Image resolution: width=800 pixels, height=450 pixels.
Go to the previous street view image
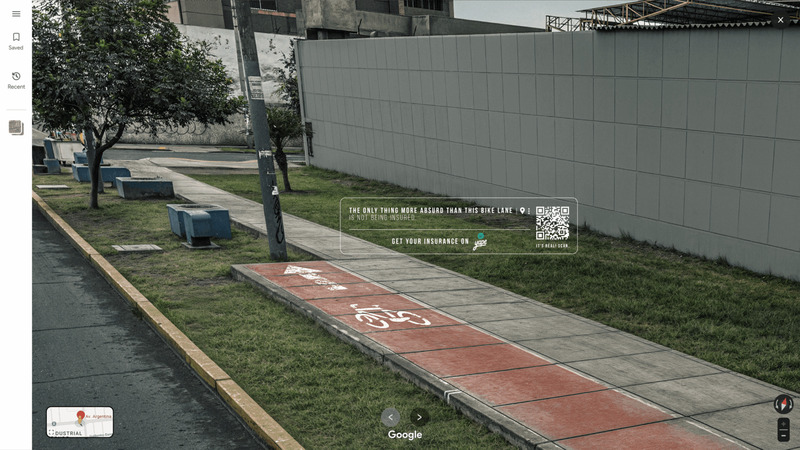pyautogui.click(x=391, y=417)
